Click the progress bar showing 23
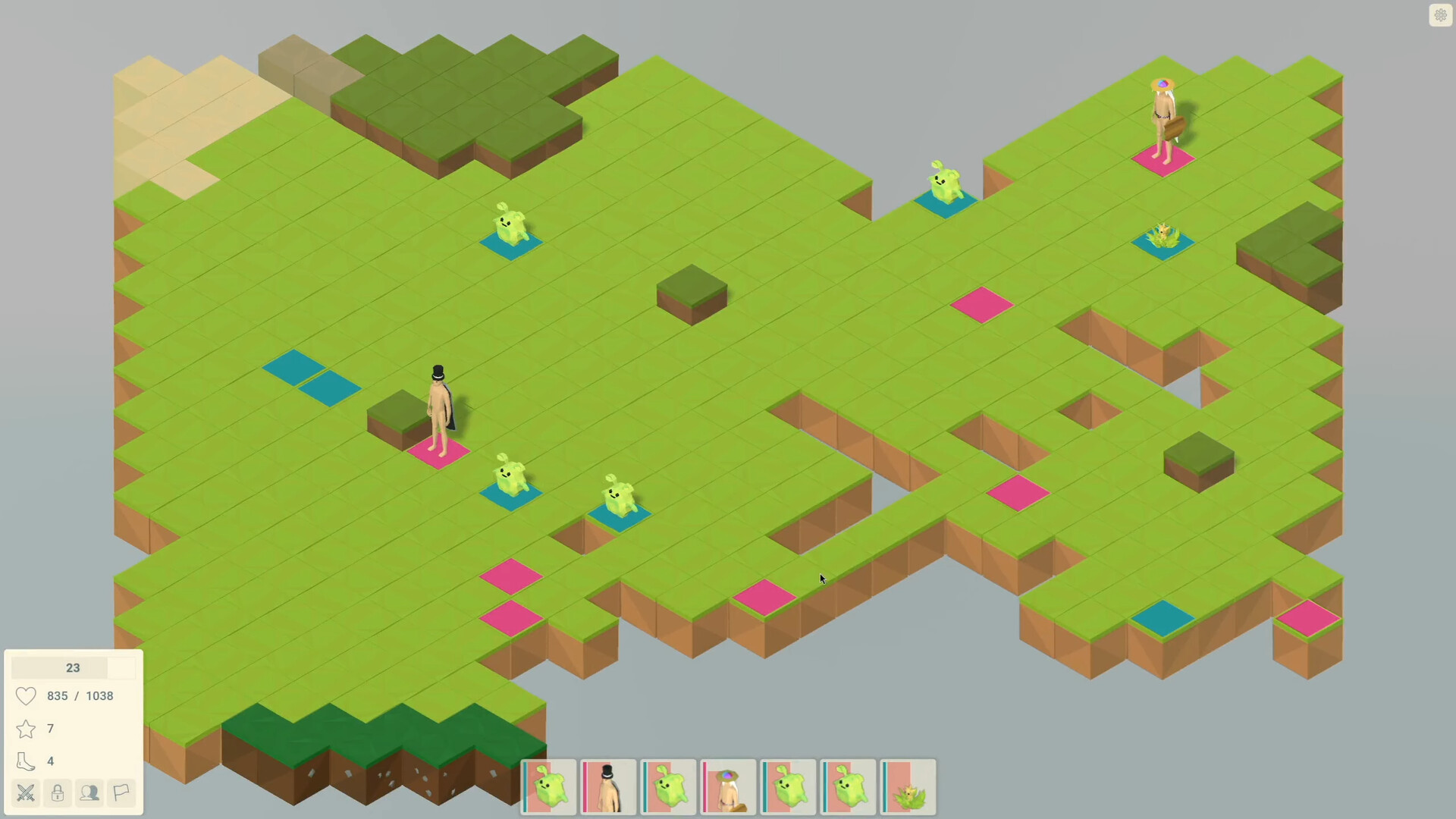The width and height of the screenshot is (1456, 819). pos(73,668)
